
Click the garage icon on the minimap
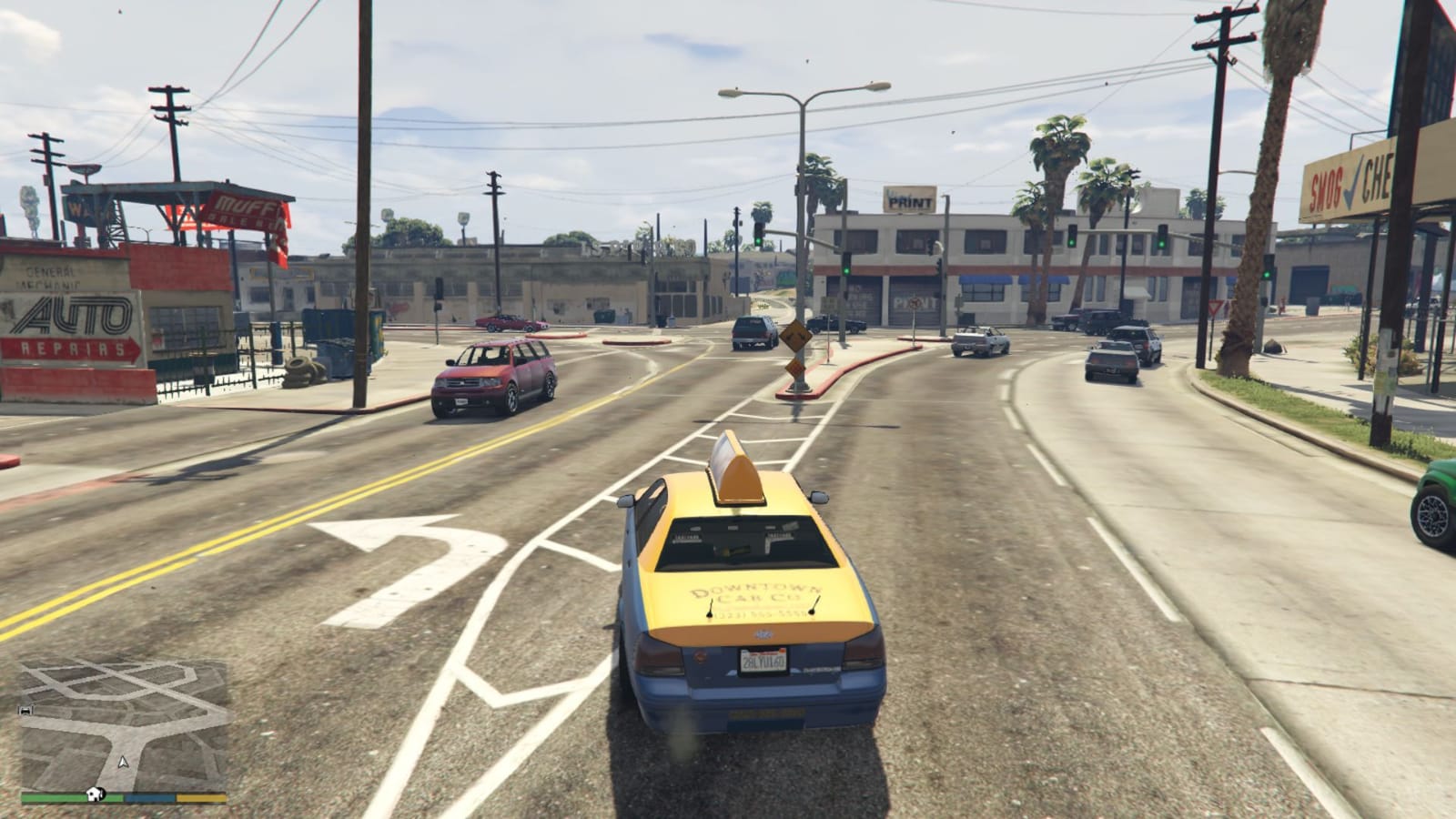[25, 710]
